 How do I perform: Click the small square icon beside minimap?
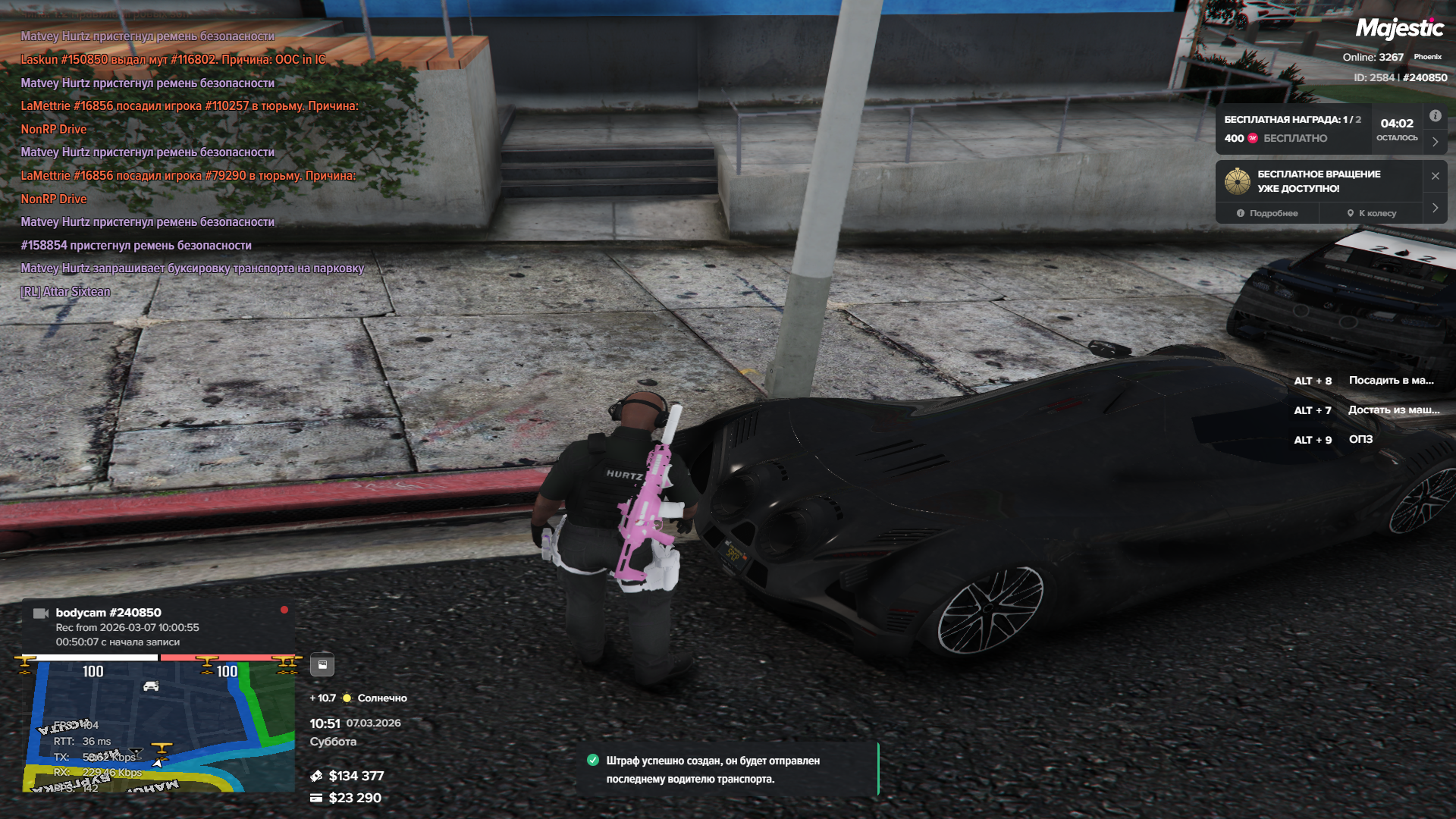[322, 665]
